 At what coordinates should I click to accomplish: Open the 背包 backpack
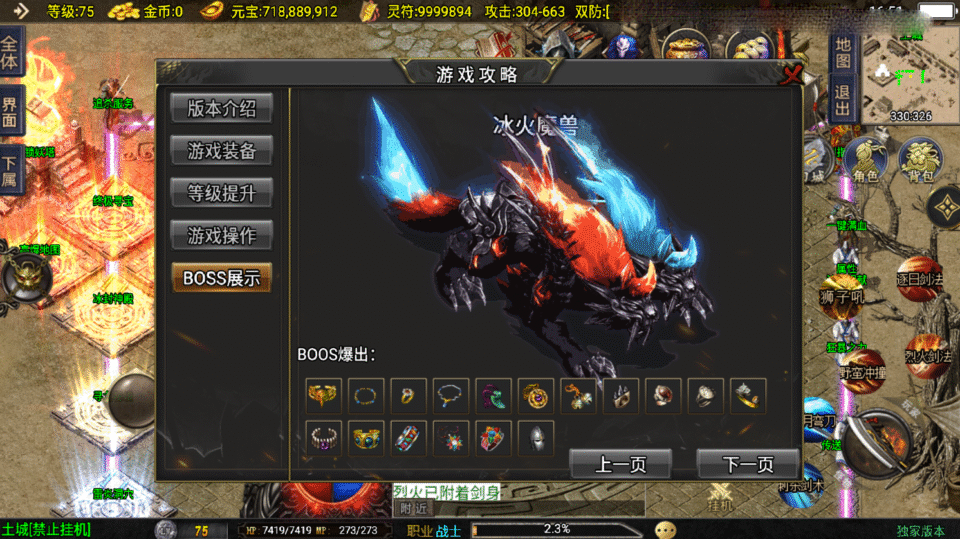(x=919, y=162)
